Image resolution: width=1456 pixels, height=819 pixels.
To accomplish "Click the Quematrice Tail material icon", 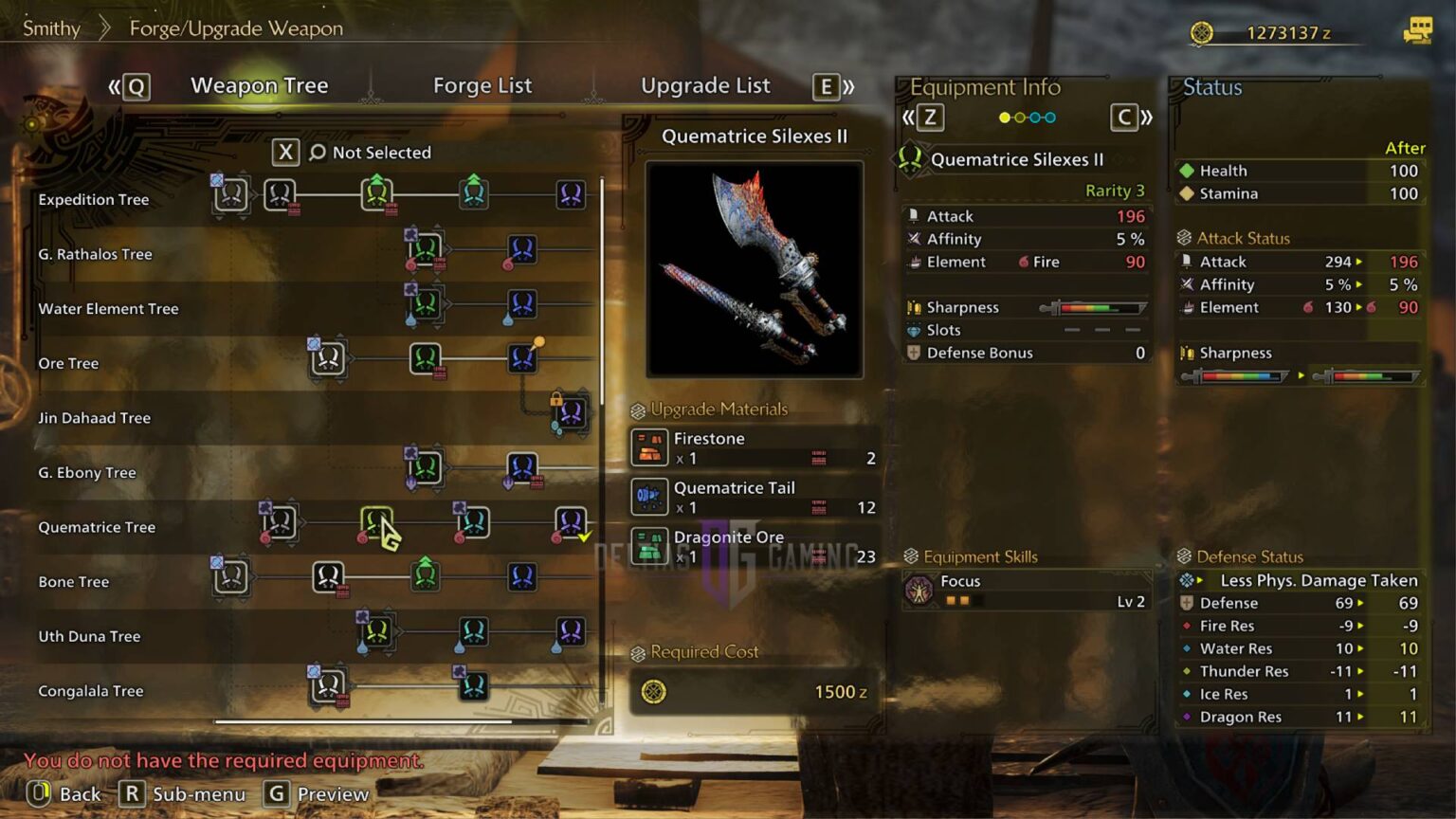I will 650,497.
